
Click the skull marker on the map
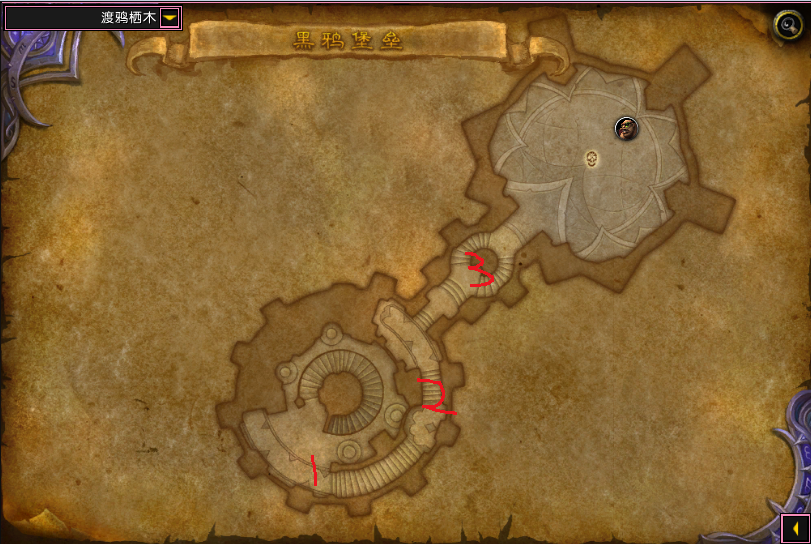point(592,158)
